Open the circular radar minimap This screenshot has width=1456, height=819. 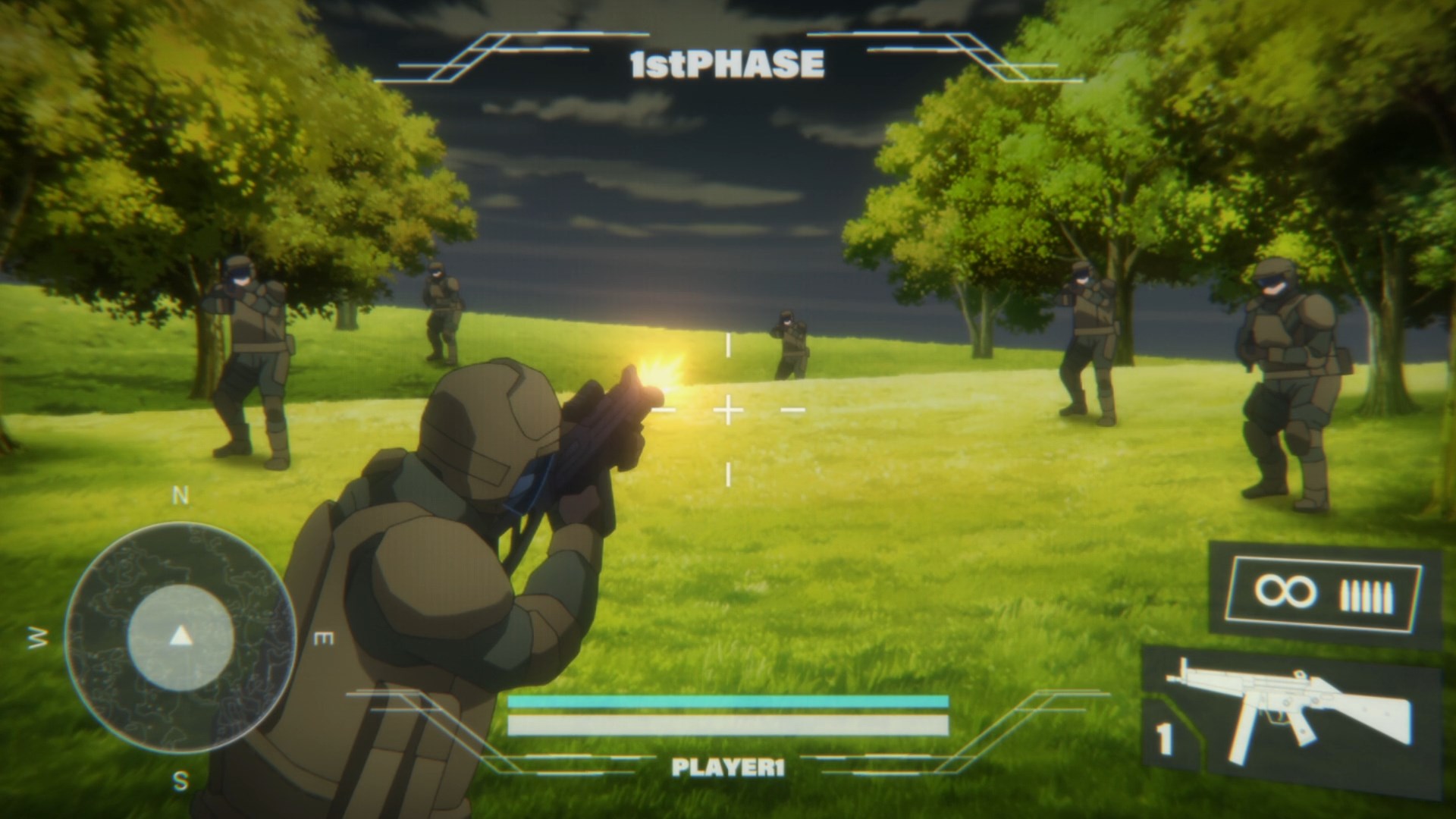180,637
